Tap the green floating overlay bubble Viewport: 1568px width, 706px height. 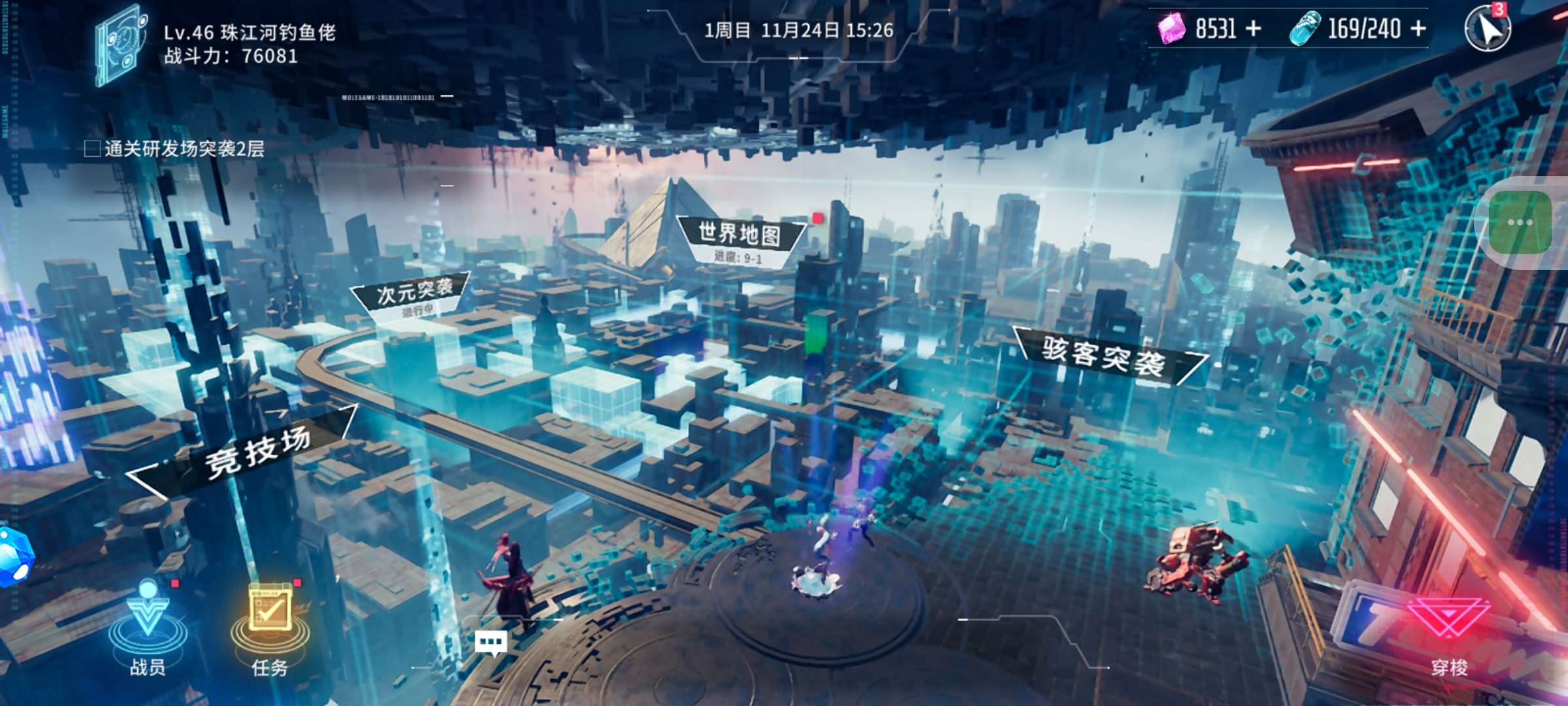coord(1521,222)
